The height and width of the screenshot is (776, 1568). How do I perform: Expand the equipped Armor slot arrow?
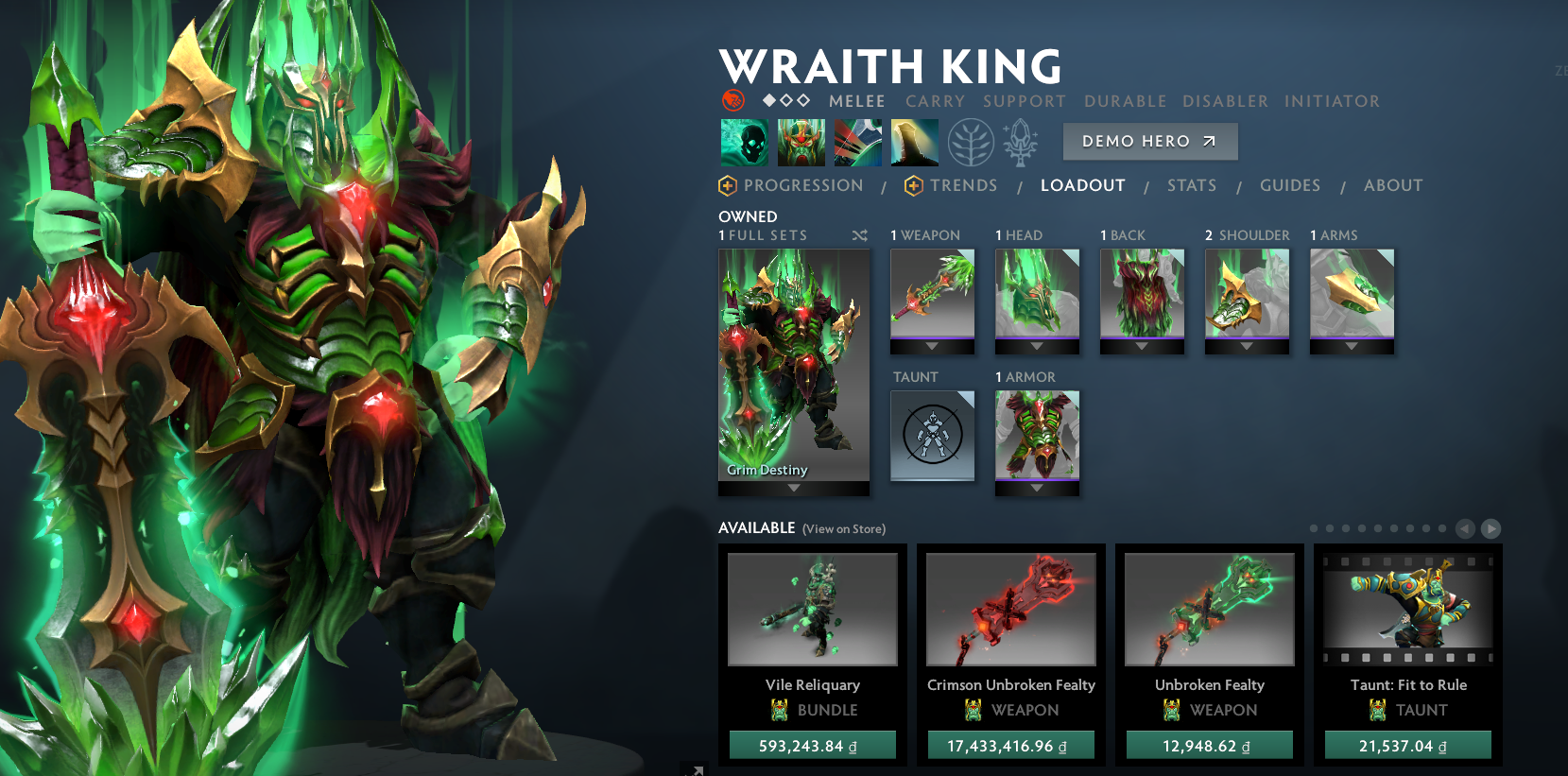coord(1037,490)
